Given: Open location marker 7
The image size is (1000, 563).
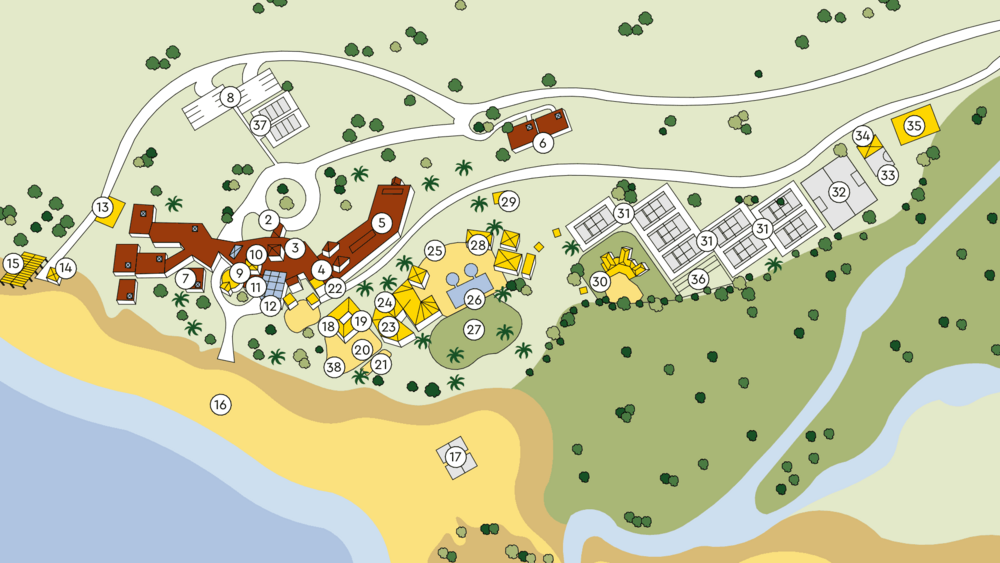Looking at the screenshot, I should pos(187,278).
